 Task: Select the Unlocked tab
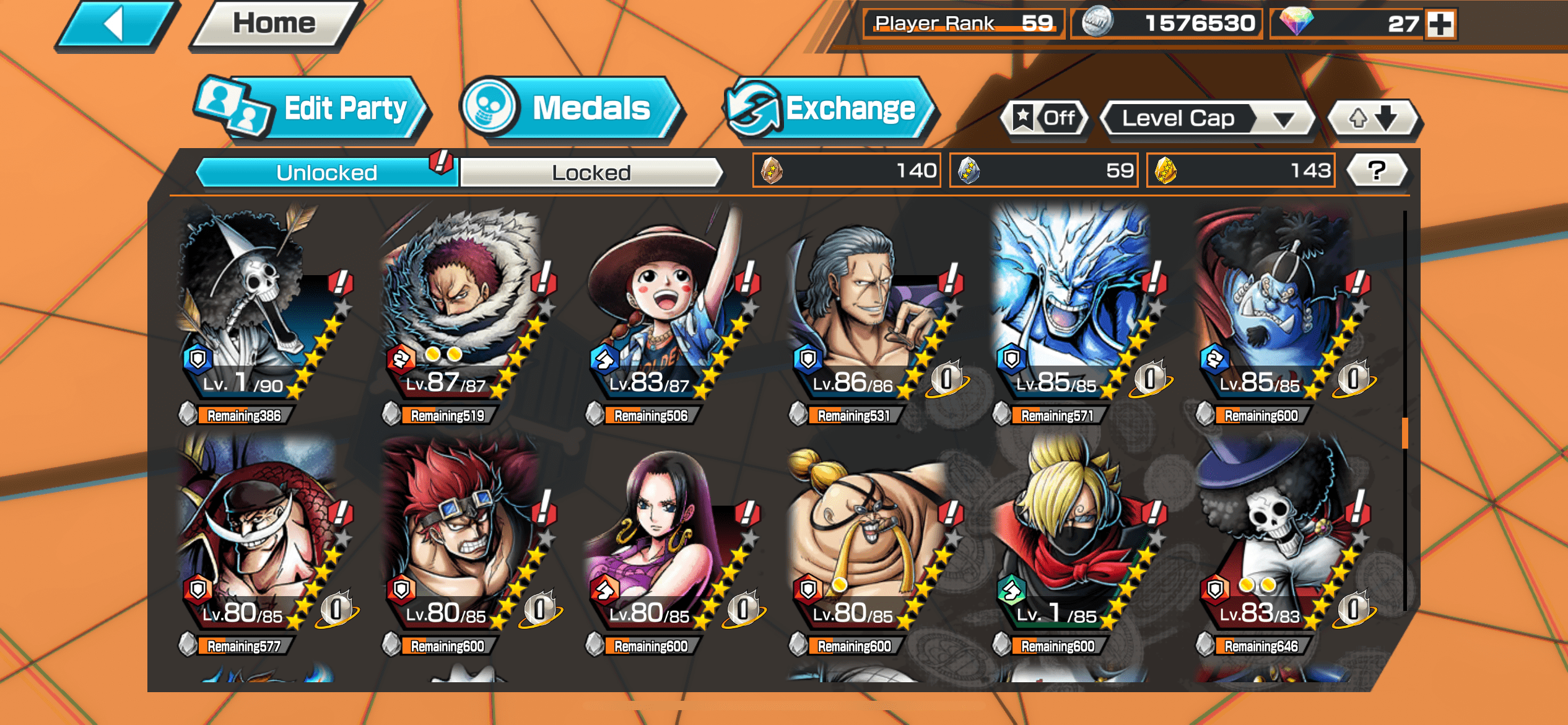click(326, 172)
